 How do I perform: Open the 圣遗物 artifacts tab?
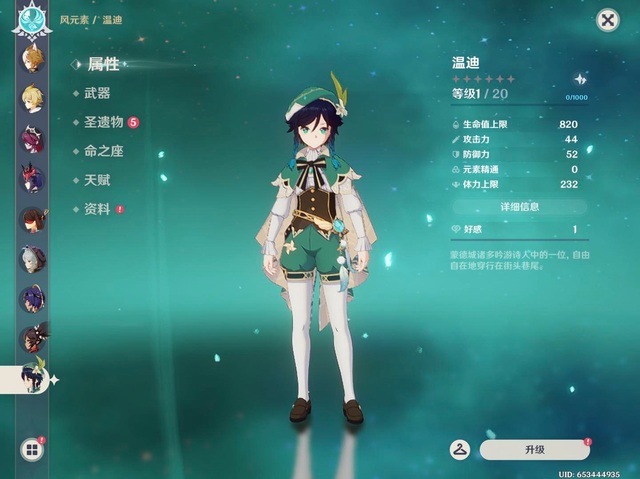(x=103, y=122)
